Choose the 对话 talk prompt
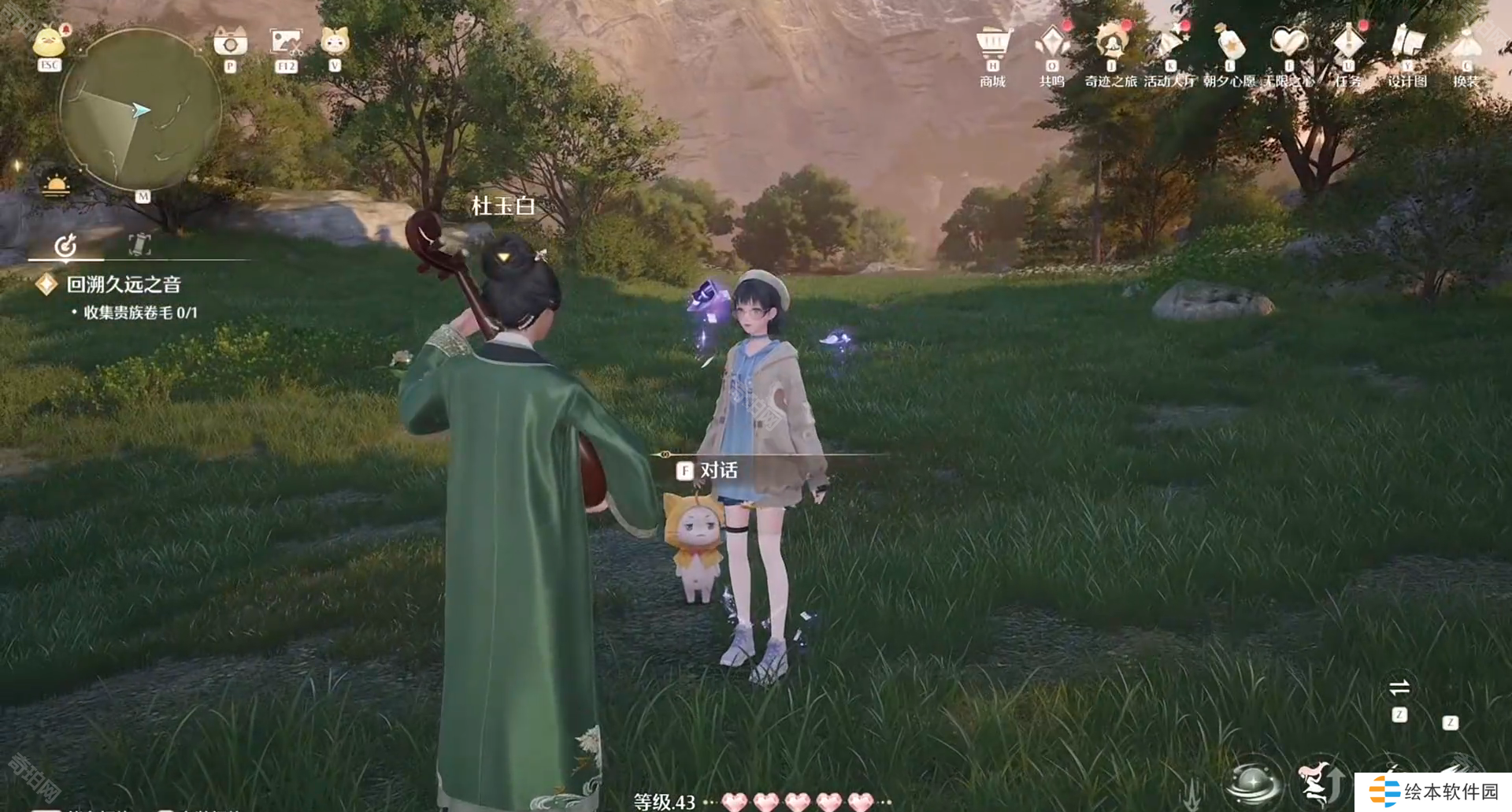This screenshot has height=812, width=1512. point(709,471)
